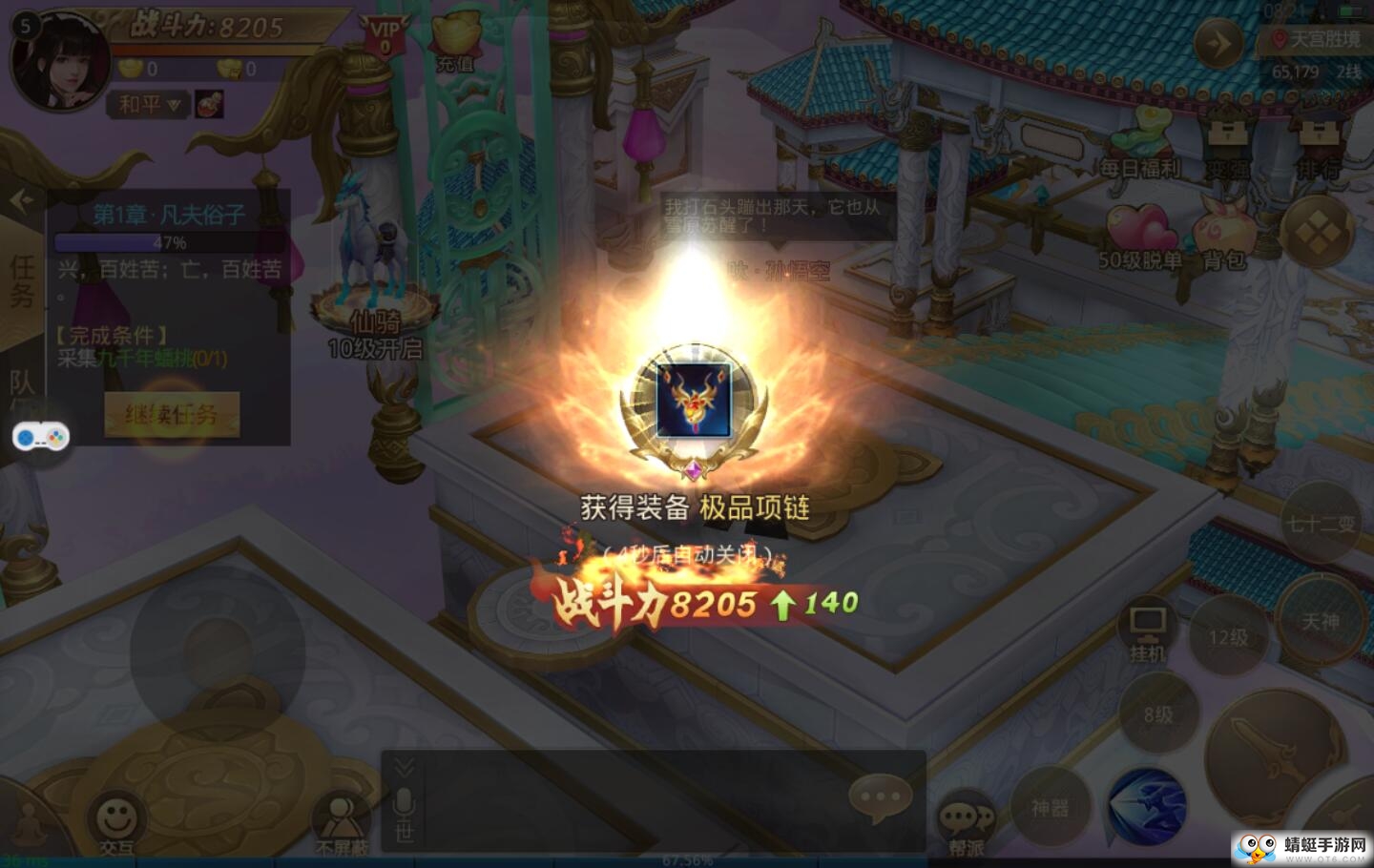Tap the player avatar portrait
This screenshot has height=868, width=1374.
59,59
